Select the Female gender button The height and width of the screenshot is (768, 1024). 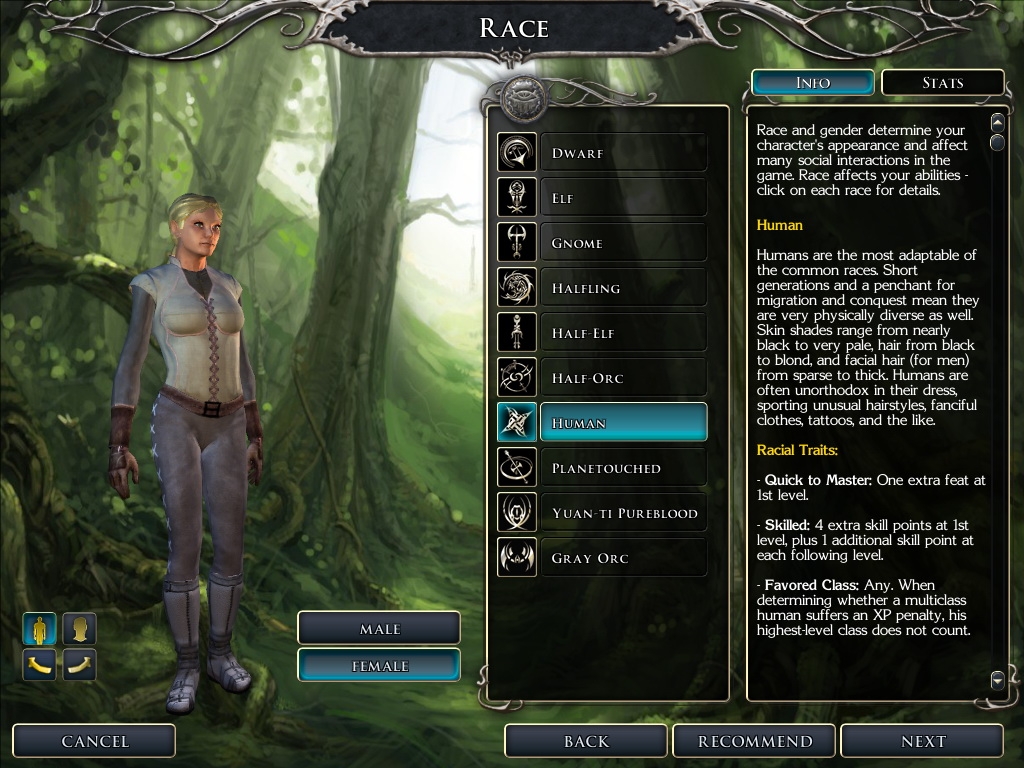click(379, 666)
